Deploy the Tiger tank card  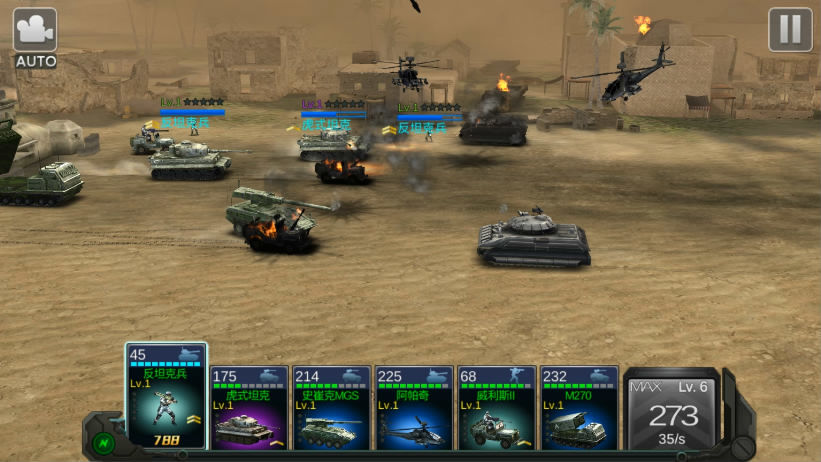250,408
